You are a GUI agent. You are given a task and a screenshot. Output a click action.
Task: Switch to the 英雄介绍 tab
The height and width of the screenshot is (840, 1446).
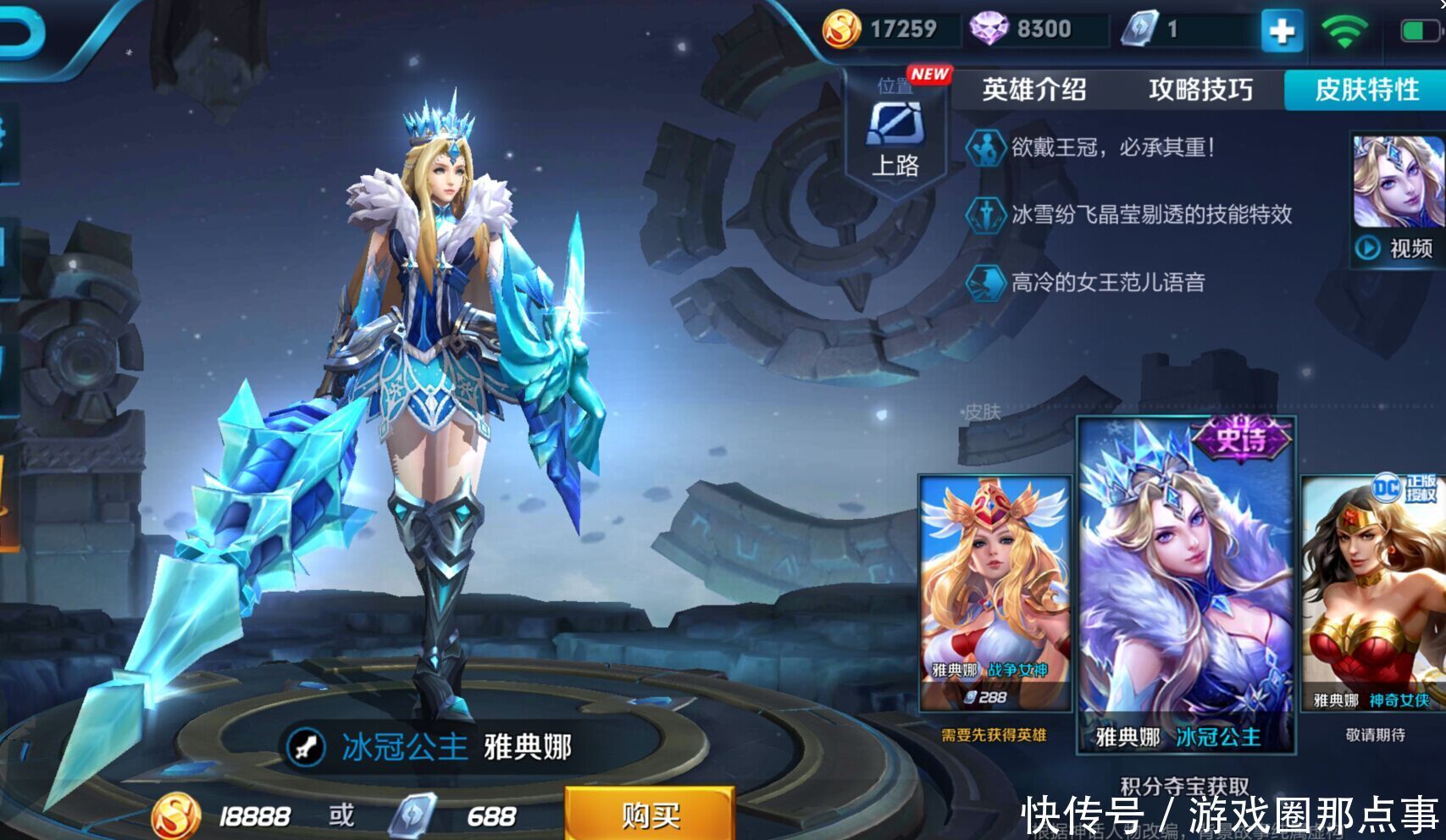(x=1033, y=89)
